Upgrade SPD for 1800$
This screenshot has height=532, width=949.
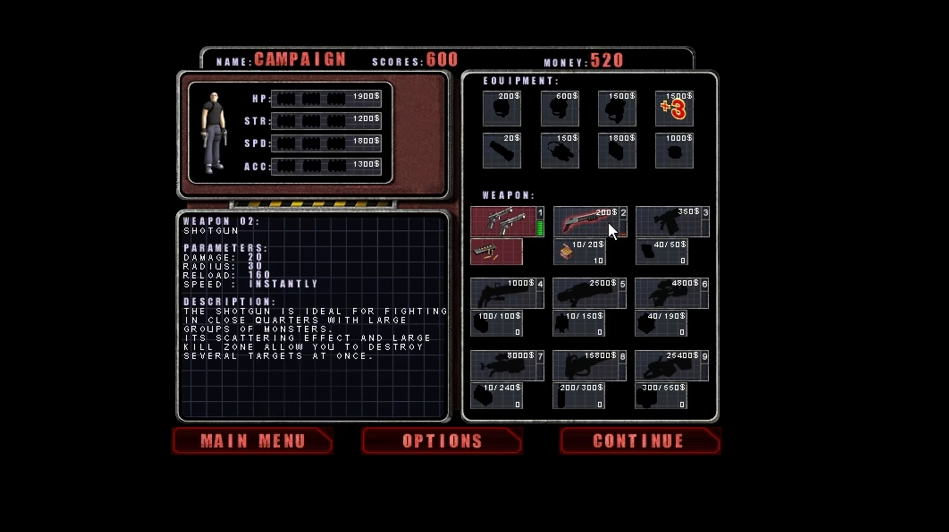pos(326,143)
